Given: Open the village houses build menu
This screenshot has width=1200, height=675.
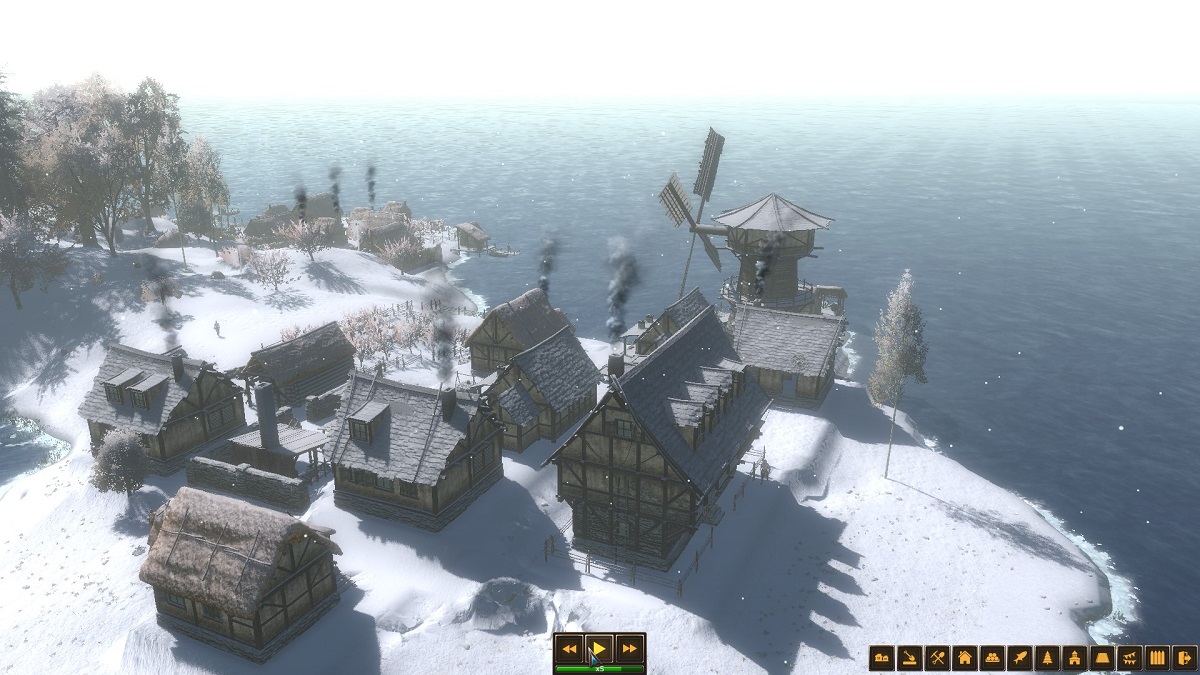Looking at the screenshot, I should pyautogui.click(x=882, y=657).
